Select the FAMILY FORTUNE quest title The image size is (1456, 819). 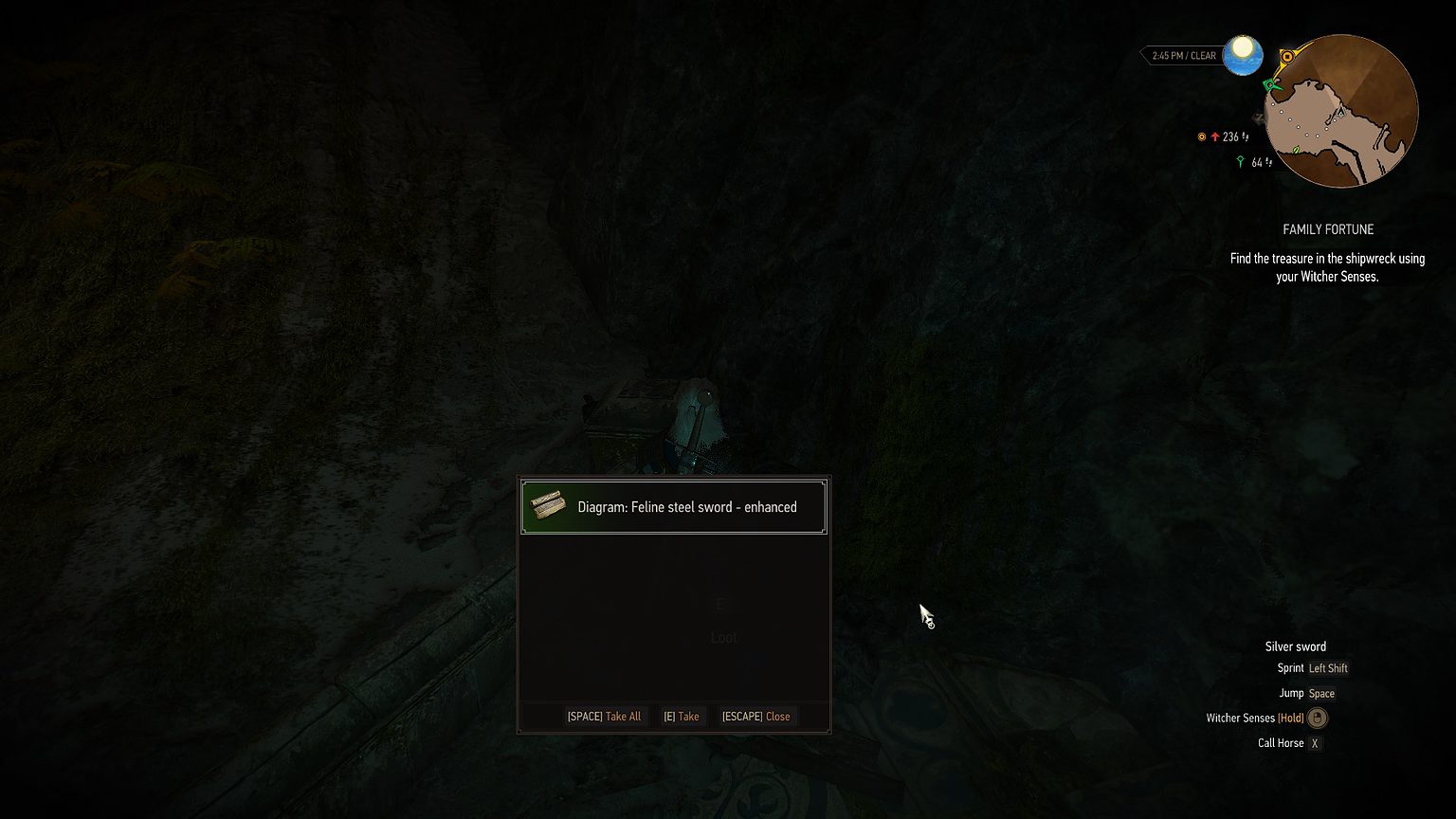pyautogui.click(x=1328, y=228)
